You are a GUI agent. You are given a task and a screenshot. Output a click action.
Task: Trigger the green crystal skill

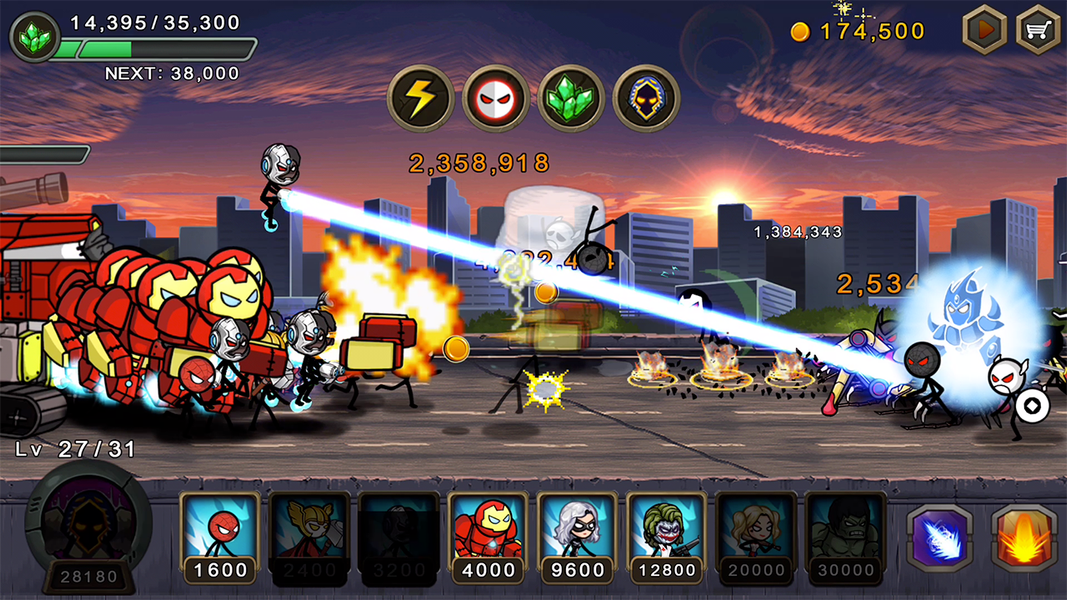pos(571,98)
